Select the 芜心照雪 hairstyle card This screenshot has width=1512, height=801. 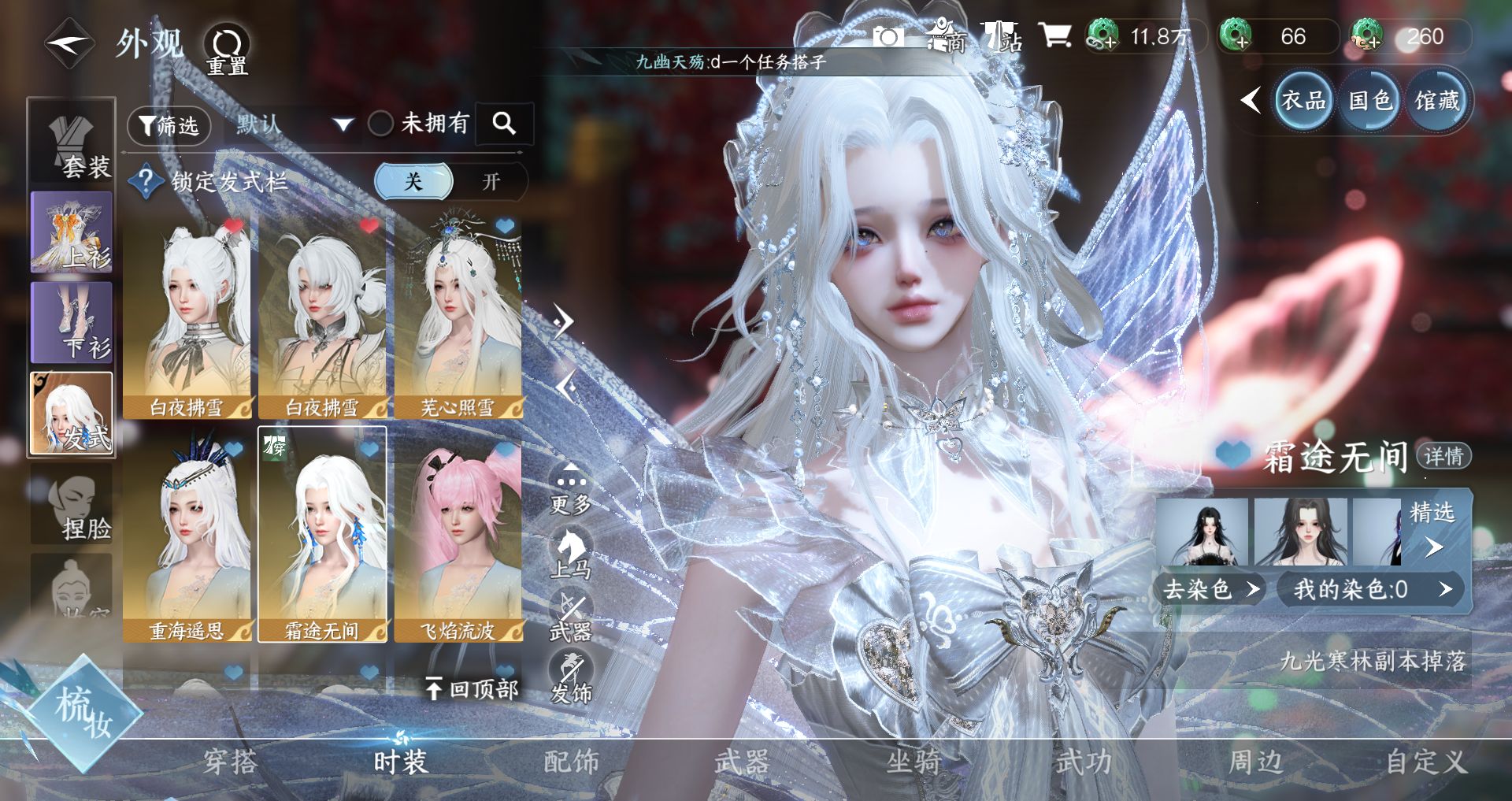(x=458, y=314)
